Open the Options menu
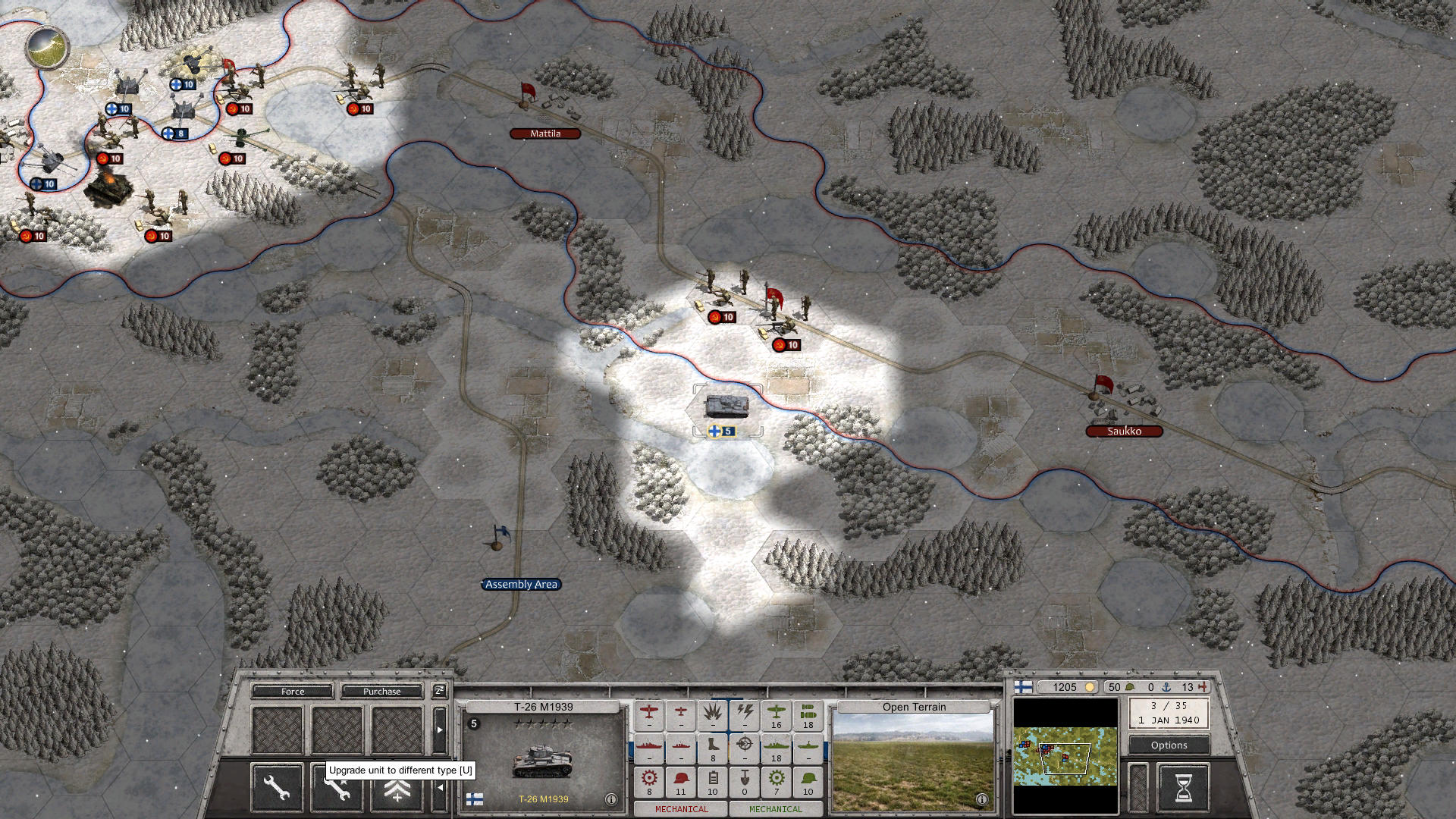The height and width of the screenshot is (819, 1456). pyautogui.click(x=1168, y=745)
